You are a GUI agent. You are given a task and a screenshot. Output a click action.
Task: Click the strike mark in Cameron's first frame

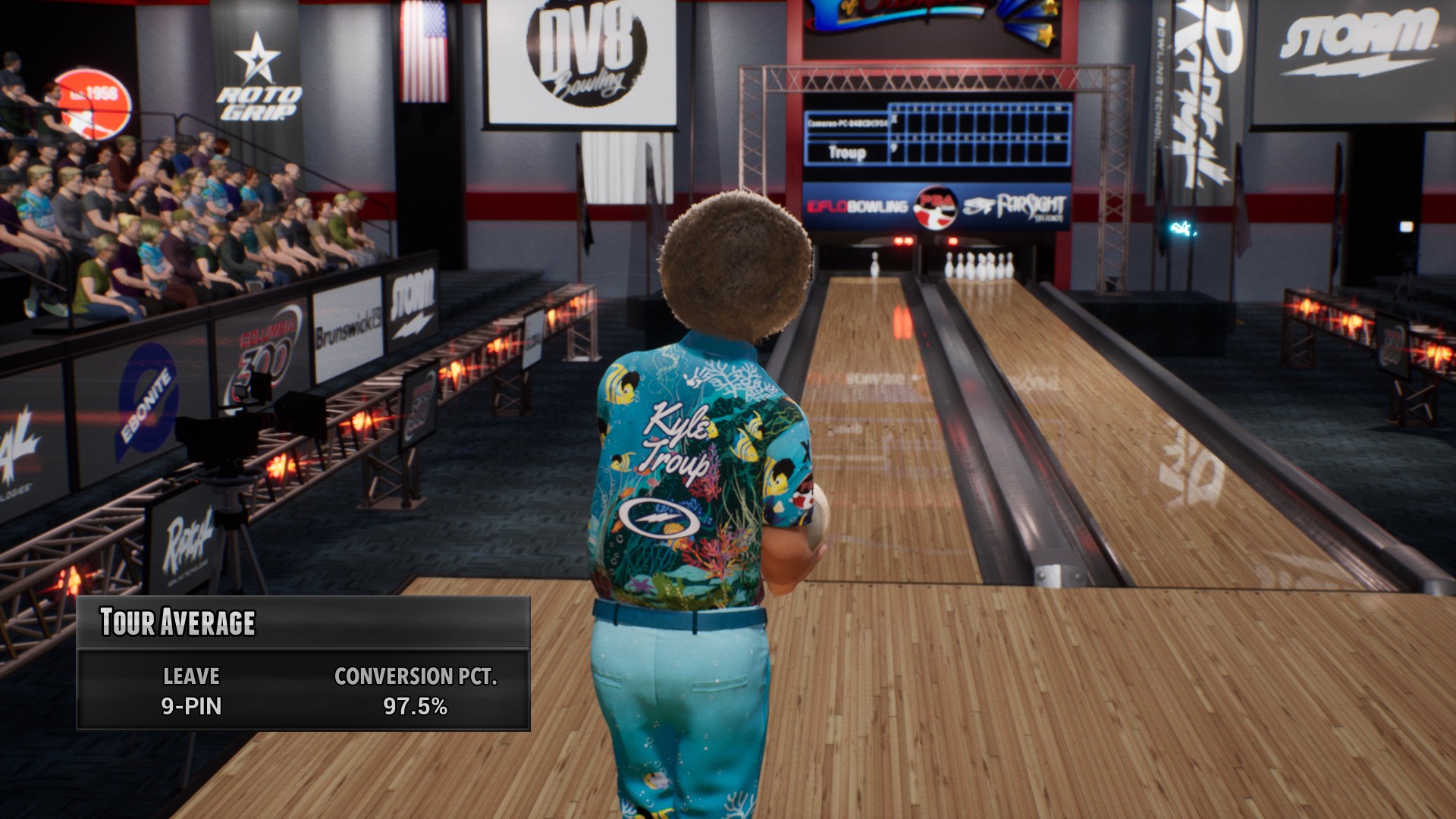893,120
